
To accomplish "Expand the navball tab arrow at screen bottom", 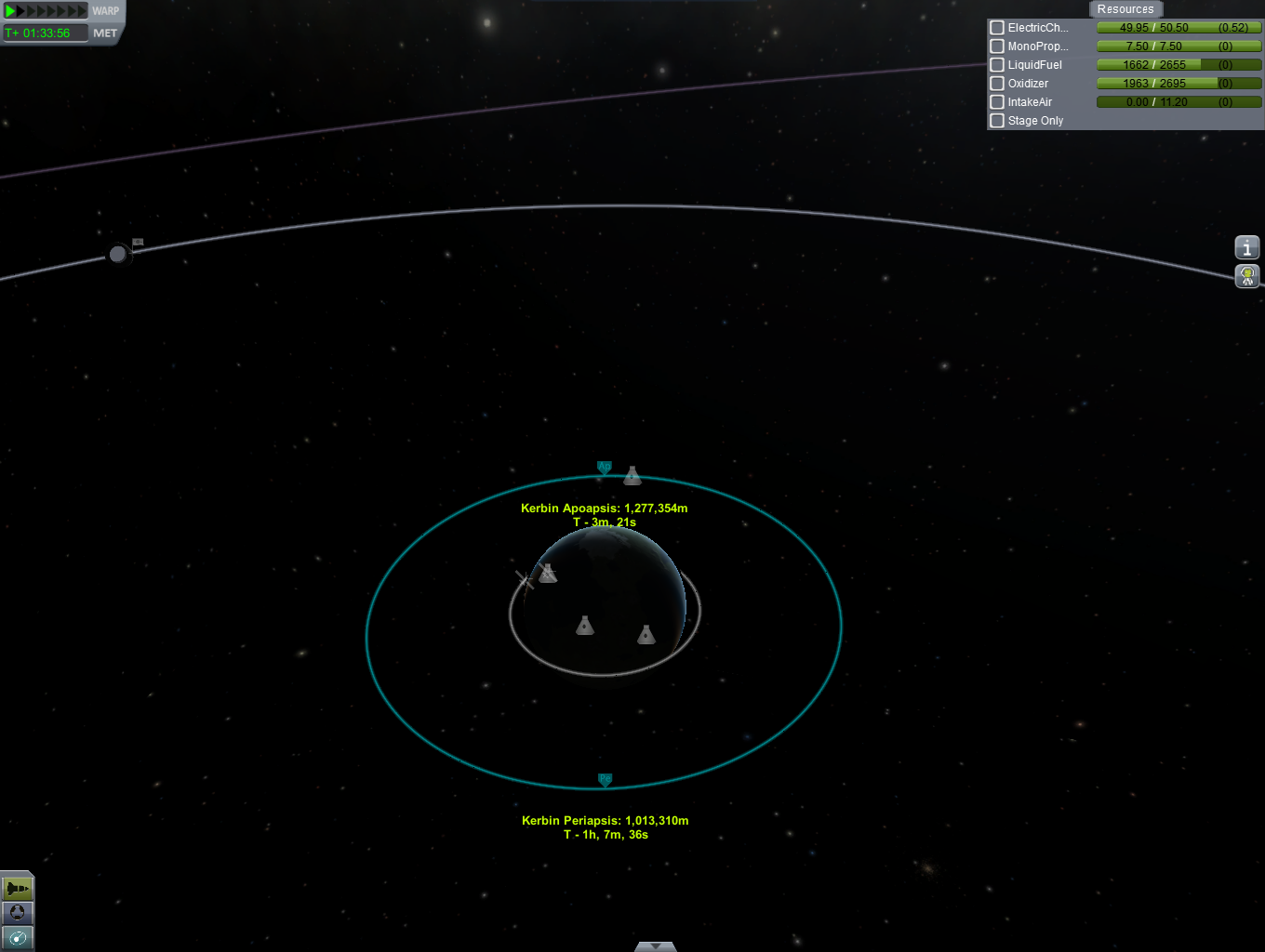I will [655, 946].
